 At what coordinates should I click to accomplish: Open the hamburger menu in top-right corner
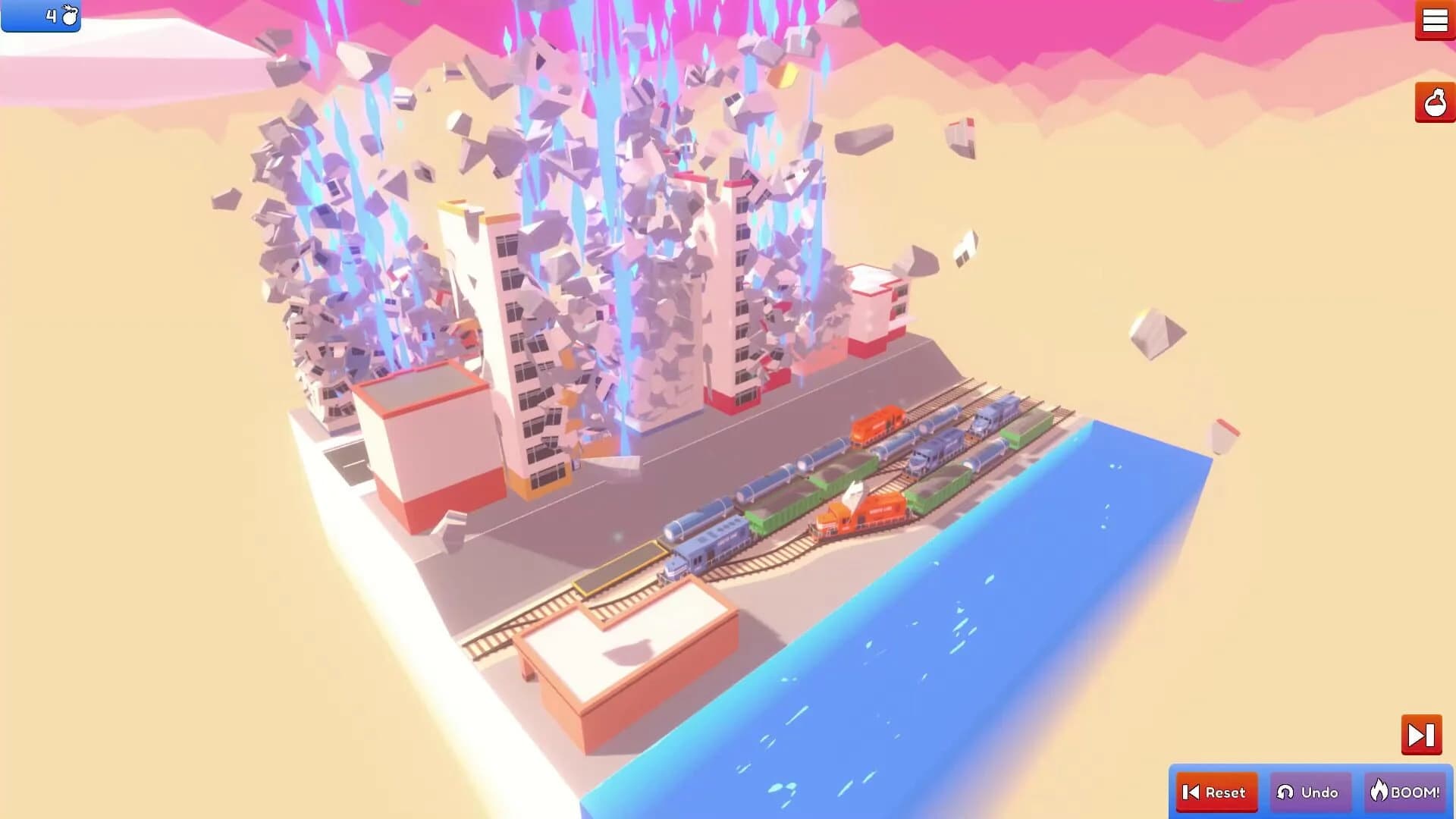(1435, 20)
